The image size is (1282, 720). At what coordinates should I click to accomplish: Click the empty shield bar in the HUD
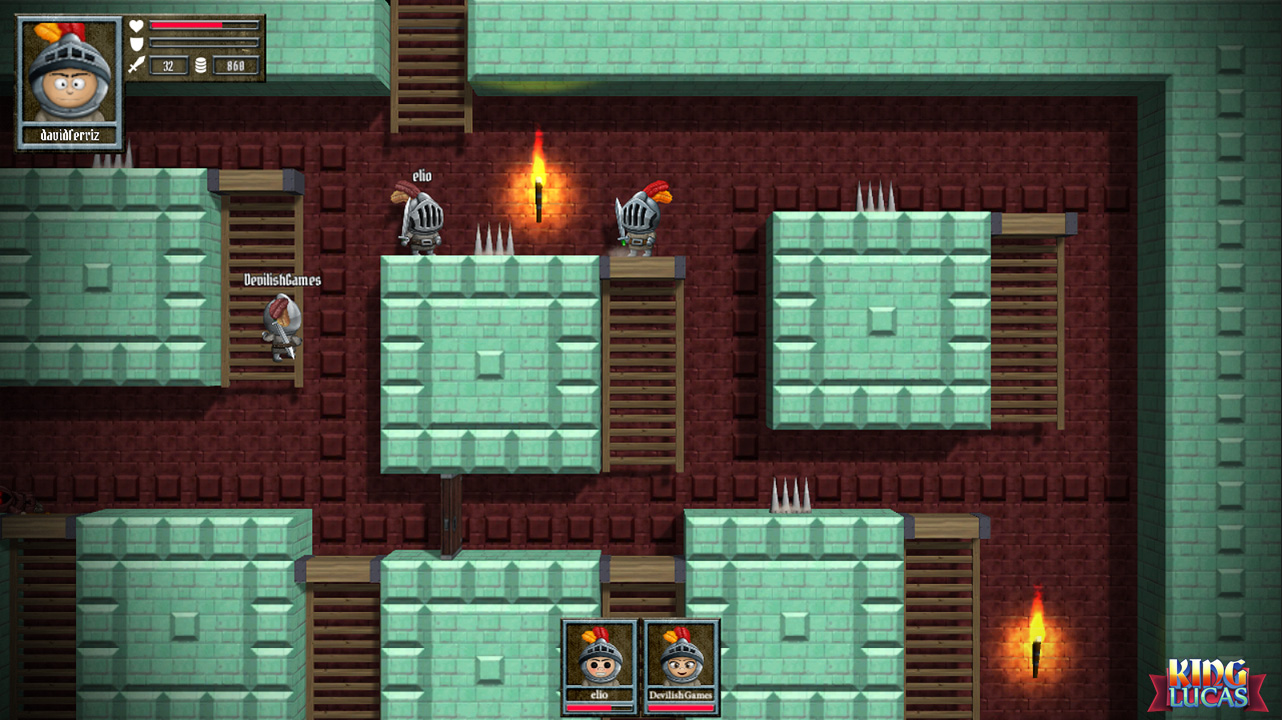tap(204, 43)
